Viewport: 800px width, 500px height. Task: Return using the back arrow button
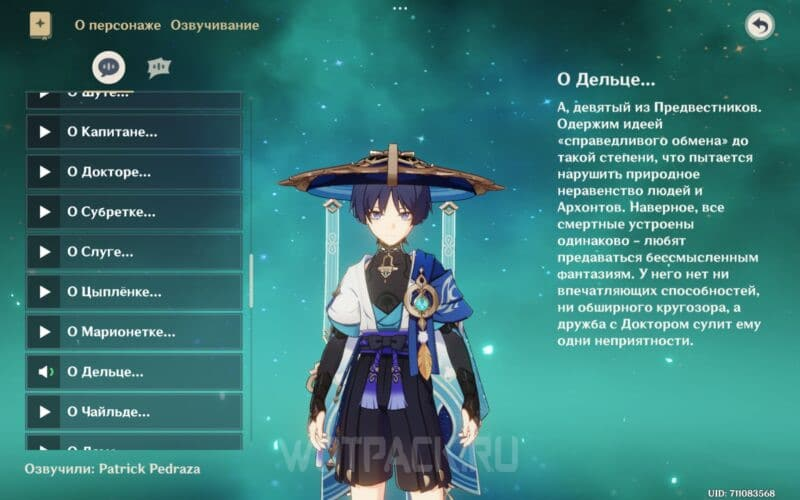click(x=760, y=26)
